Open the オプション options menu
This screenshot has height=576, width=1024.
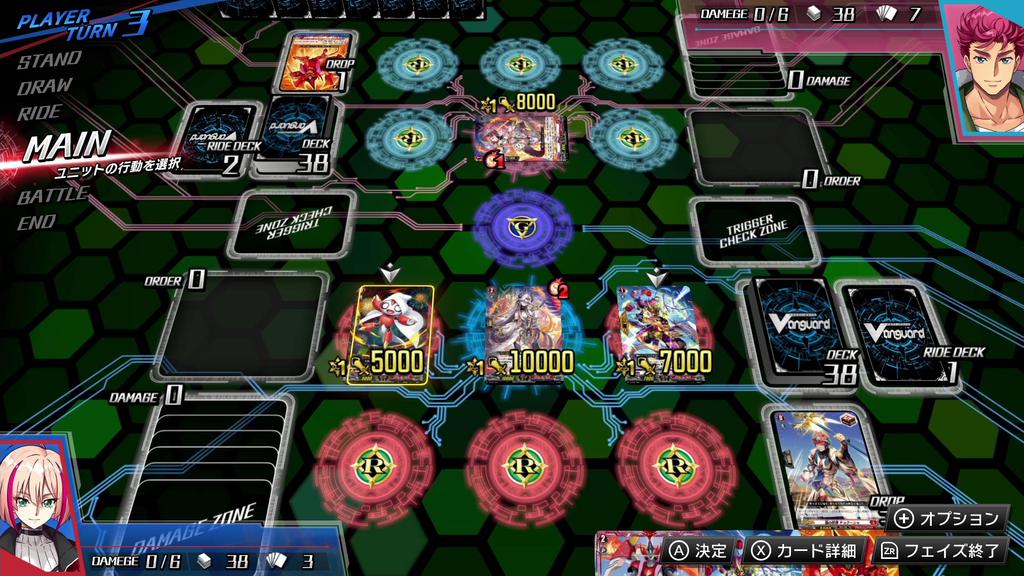pos(948,519)
